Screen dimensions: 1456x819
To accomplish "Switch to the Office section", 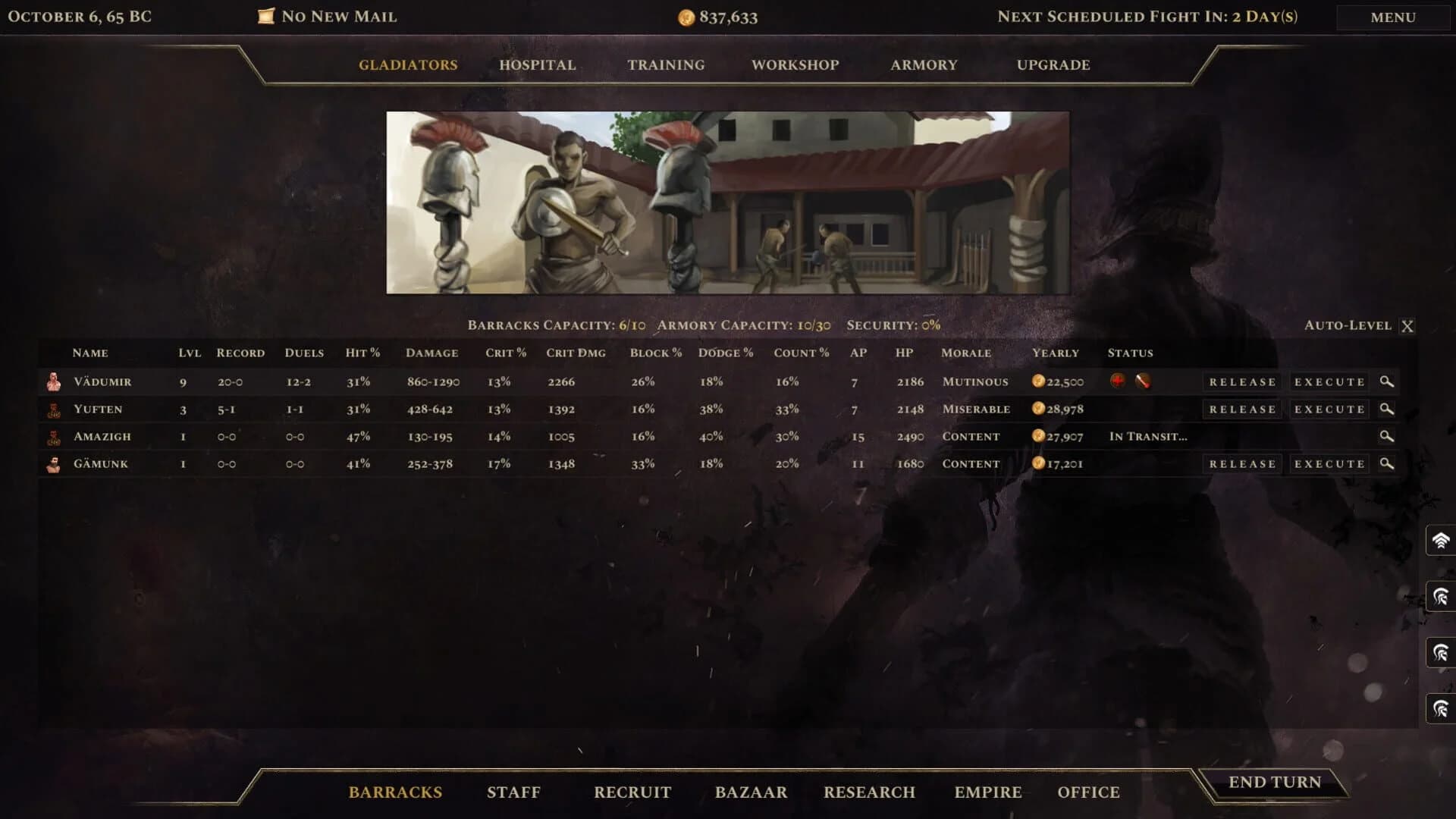I will tap(1088, 792).
